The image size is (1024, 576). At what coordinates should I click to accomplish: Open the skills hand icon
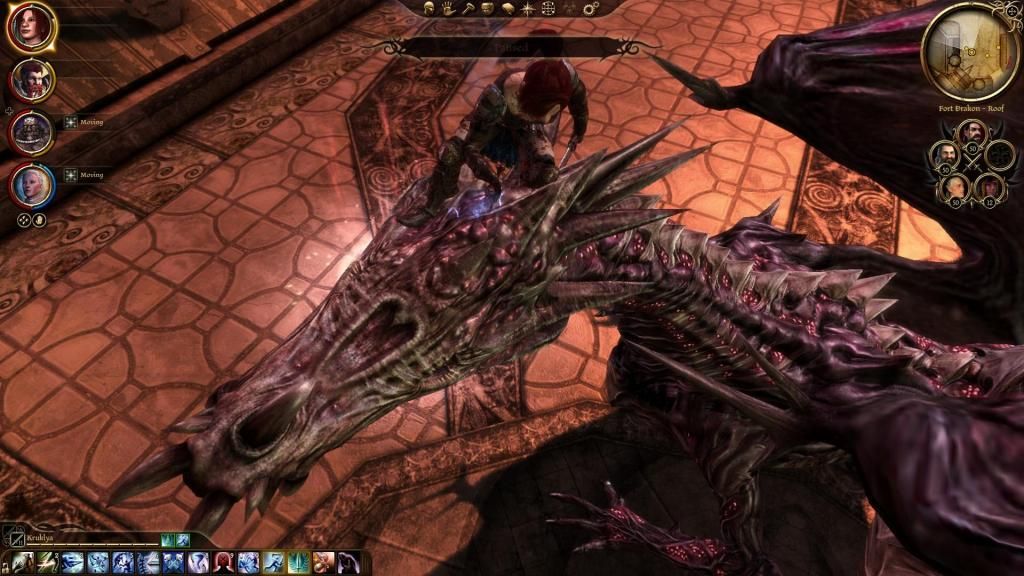coord(449,9)
